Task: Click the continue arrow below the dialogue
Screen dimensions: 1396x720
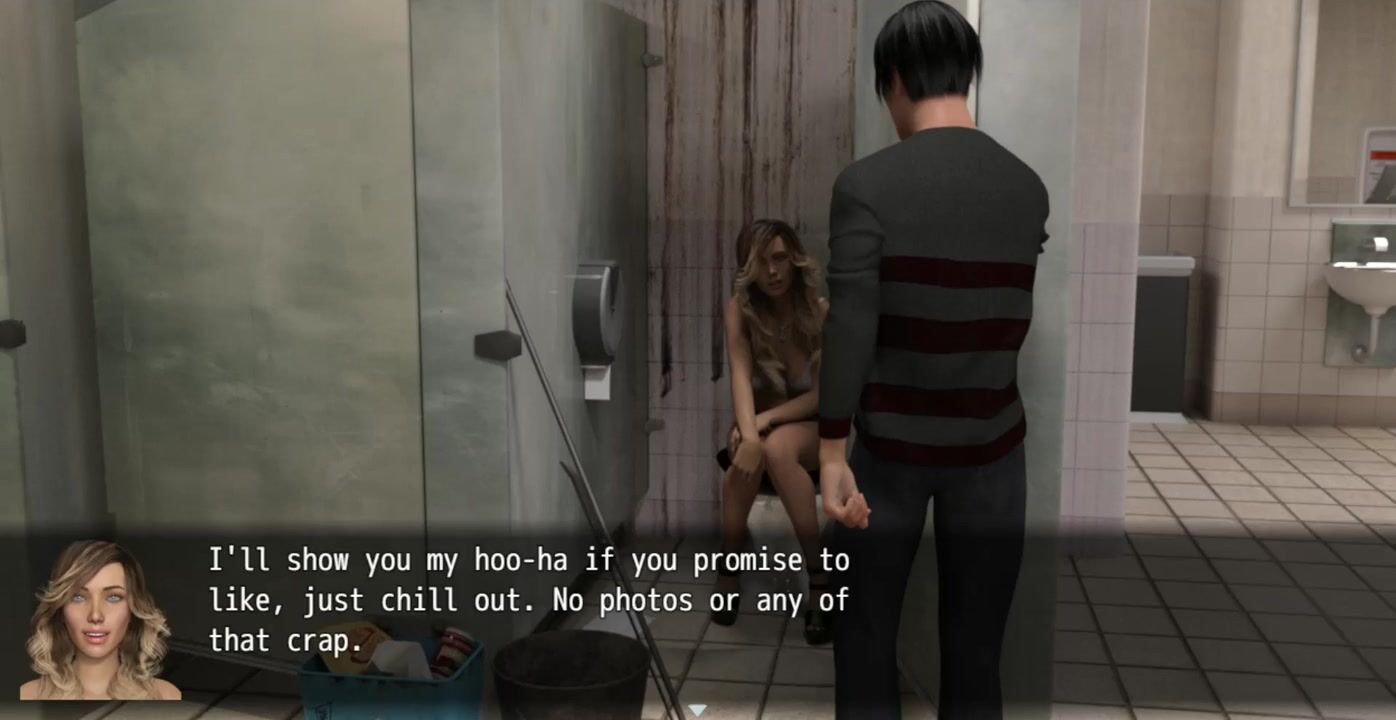Action: (698, 710)
